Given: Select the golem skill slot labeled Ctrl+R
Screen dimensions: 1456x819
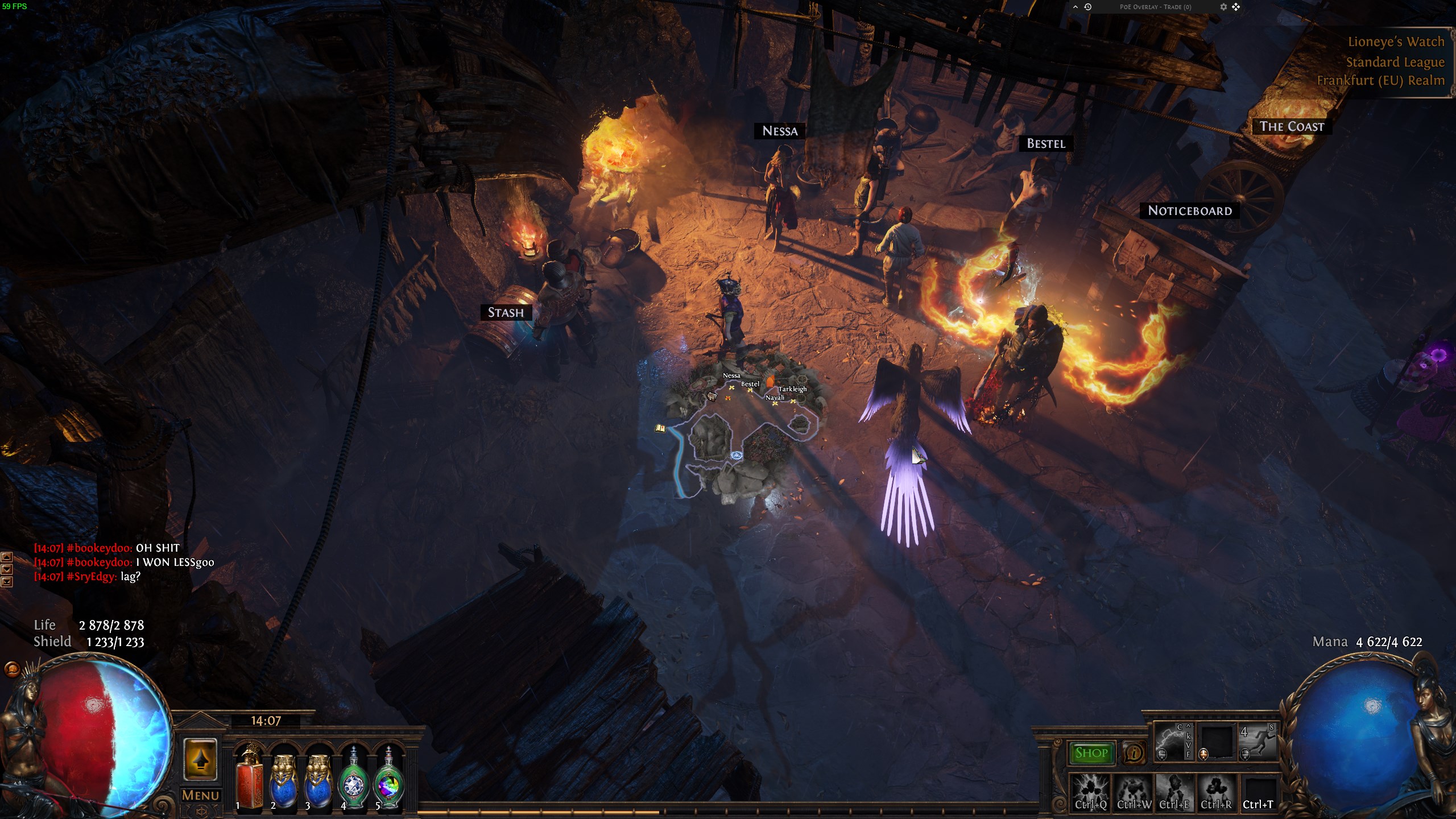Looking at the screenshot, I should 1216,791.
